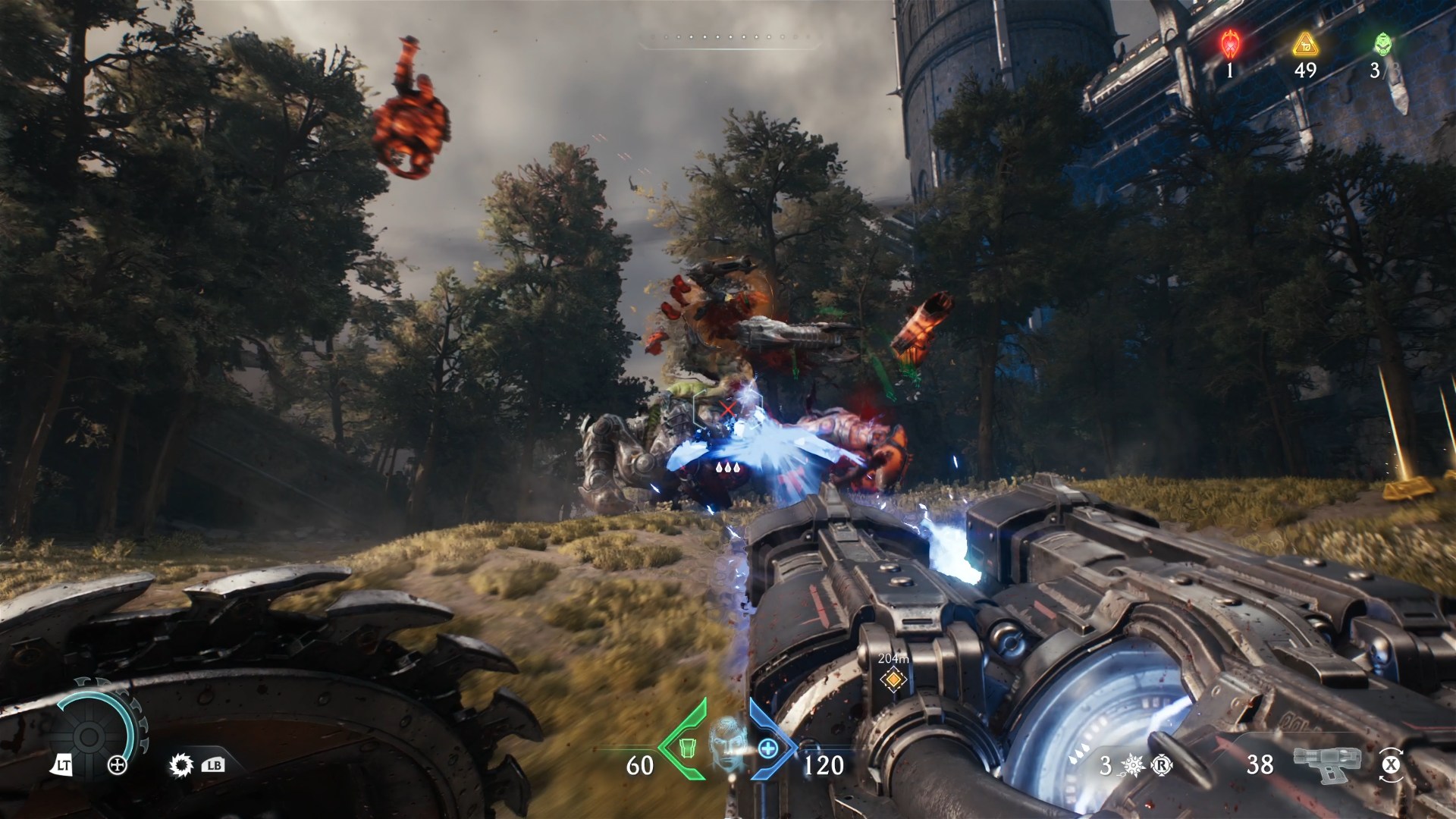Select the orange objective waypoint marker

point(893,679)
